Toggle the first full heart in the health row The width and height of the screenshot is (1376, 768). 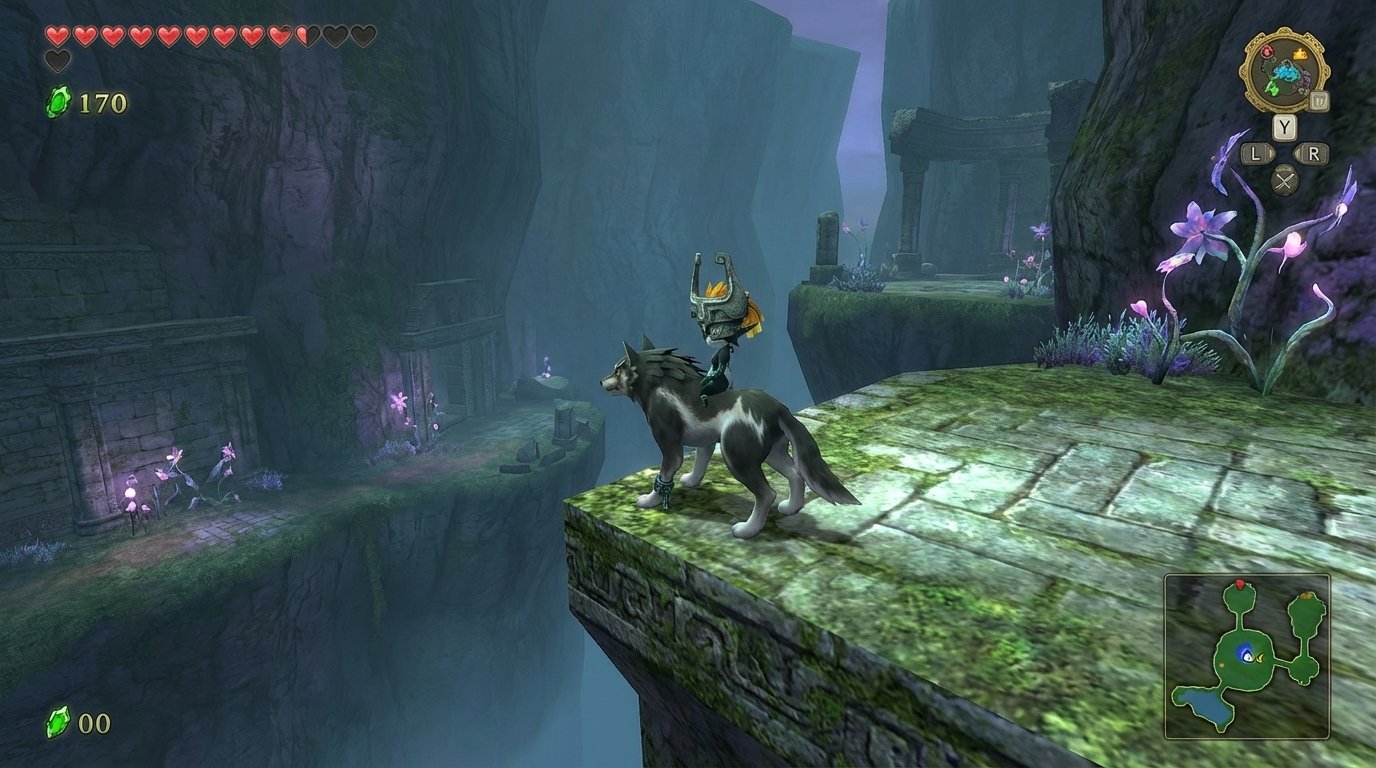point(58,35)
